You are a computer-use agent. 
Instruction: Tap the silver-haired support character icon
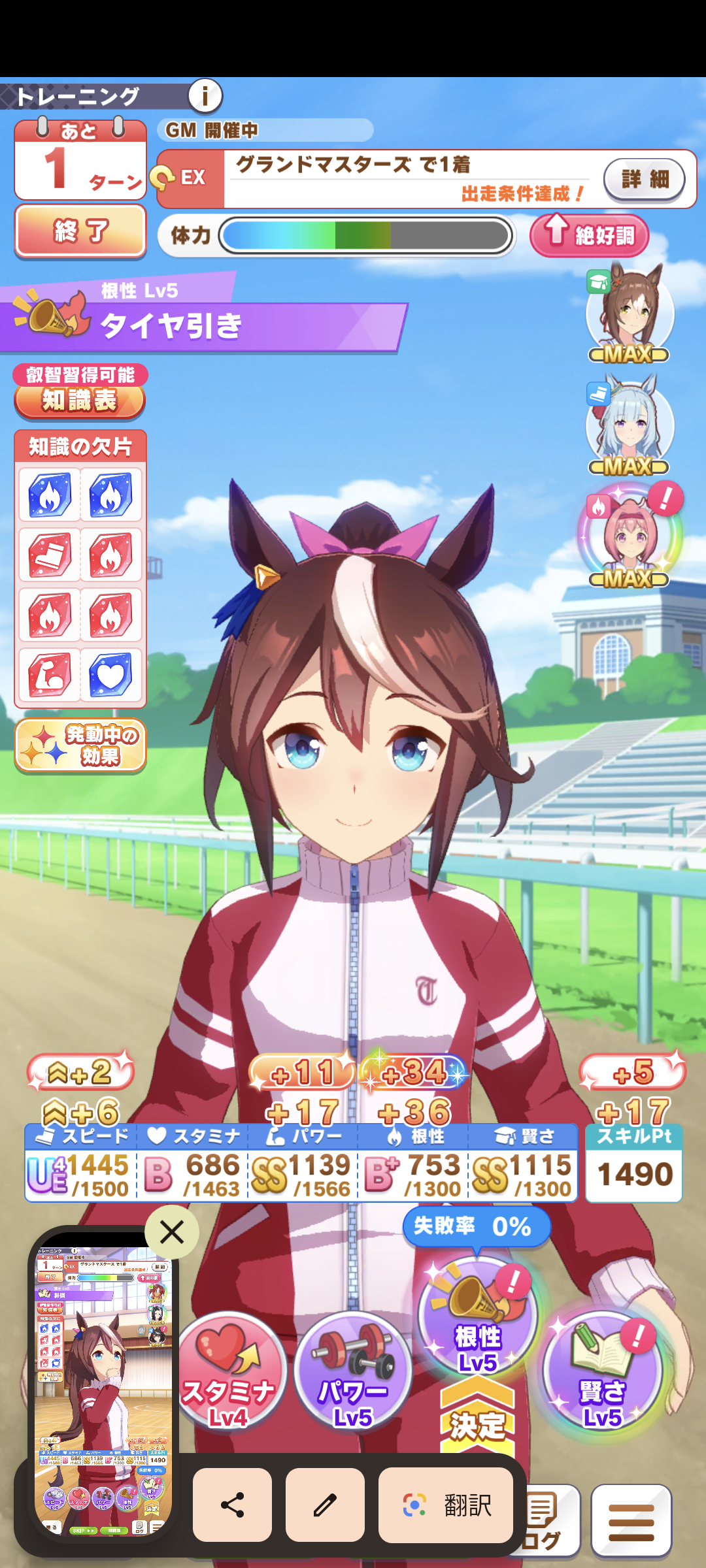(x=630, y=425)
